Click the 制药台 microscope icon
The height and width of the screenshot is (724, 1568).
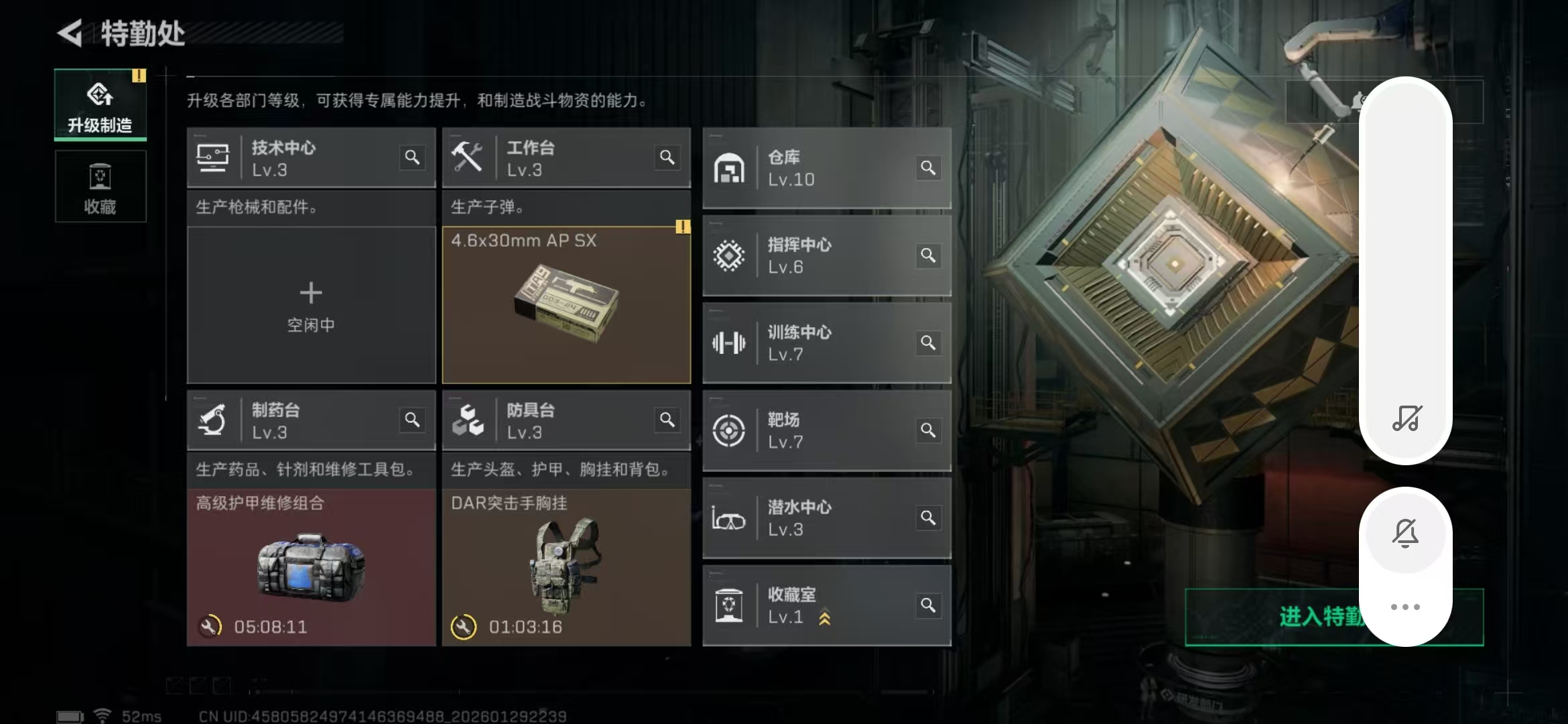pyautogui.click(x=213, y=420)
